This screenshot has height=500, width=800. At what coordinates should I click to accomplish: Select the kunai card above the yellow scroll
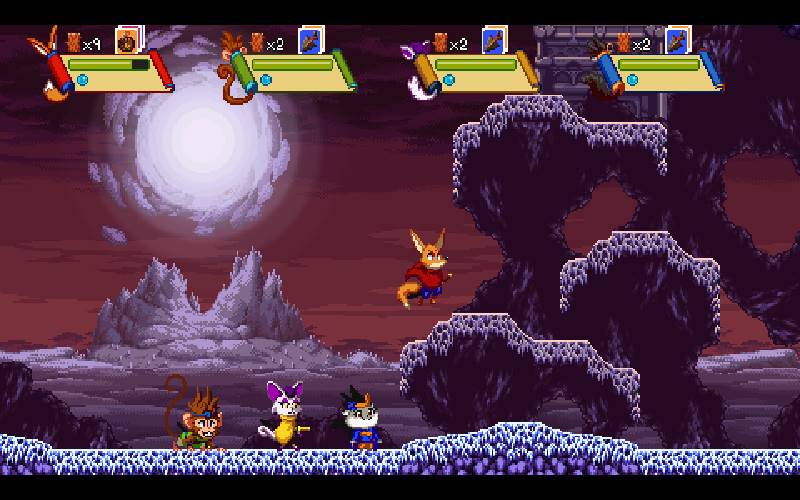pyautogui.click(x=493, y=40)
